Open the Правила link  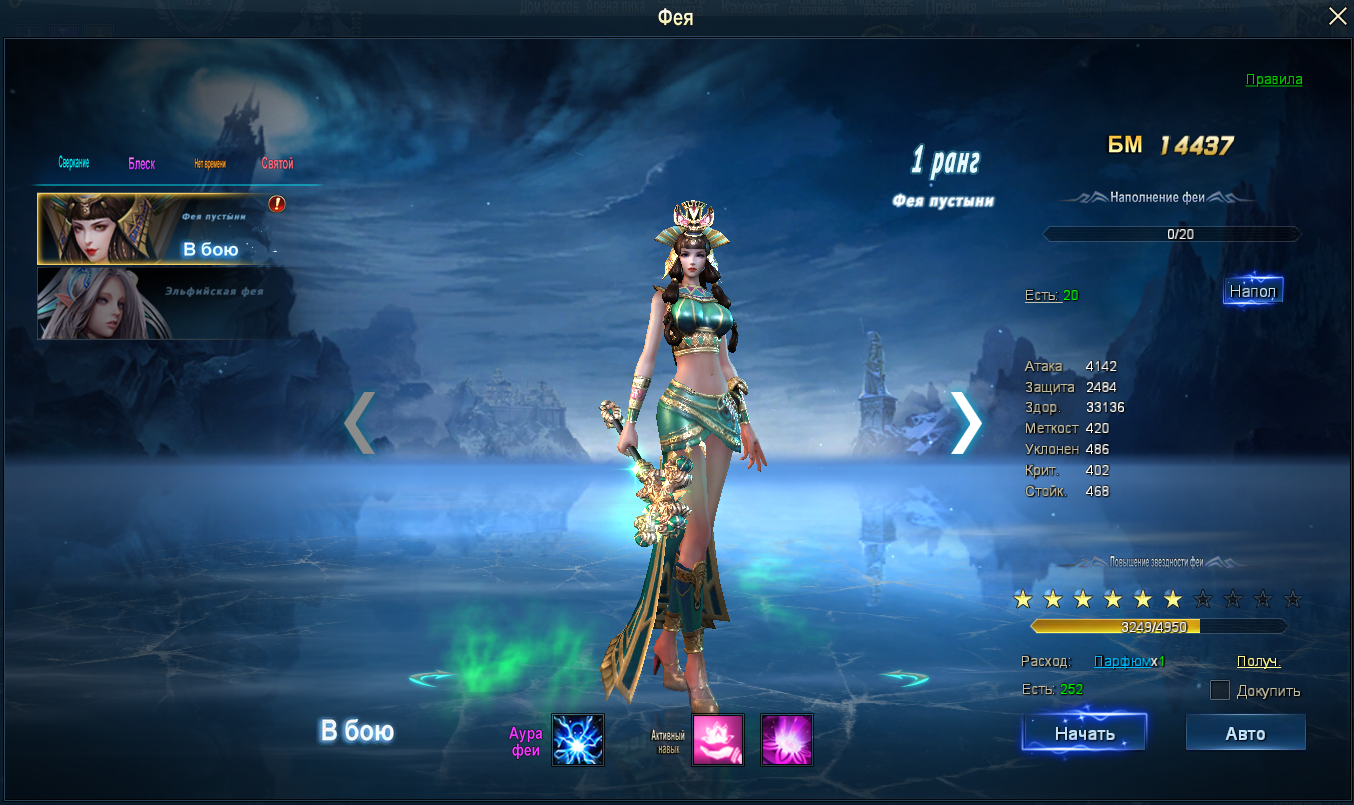(1273, 79)
